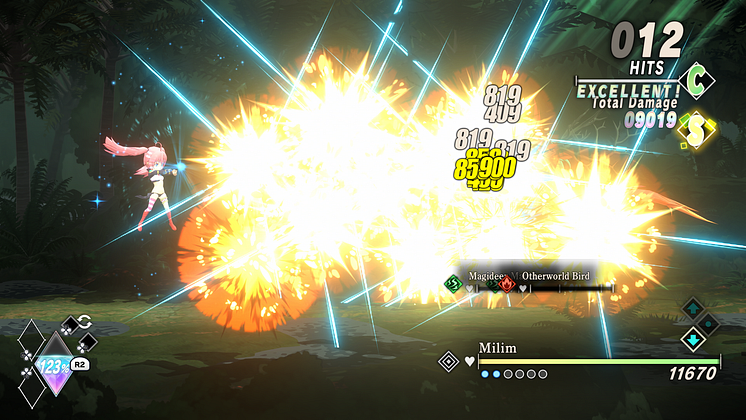Select the center dot diamond icon

coord(709,323)
